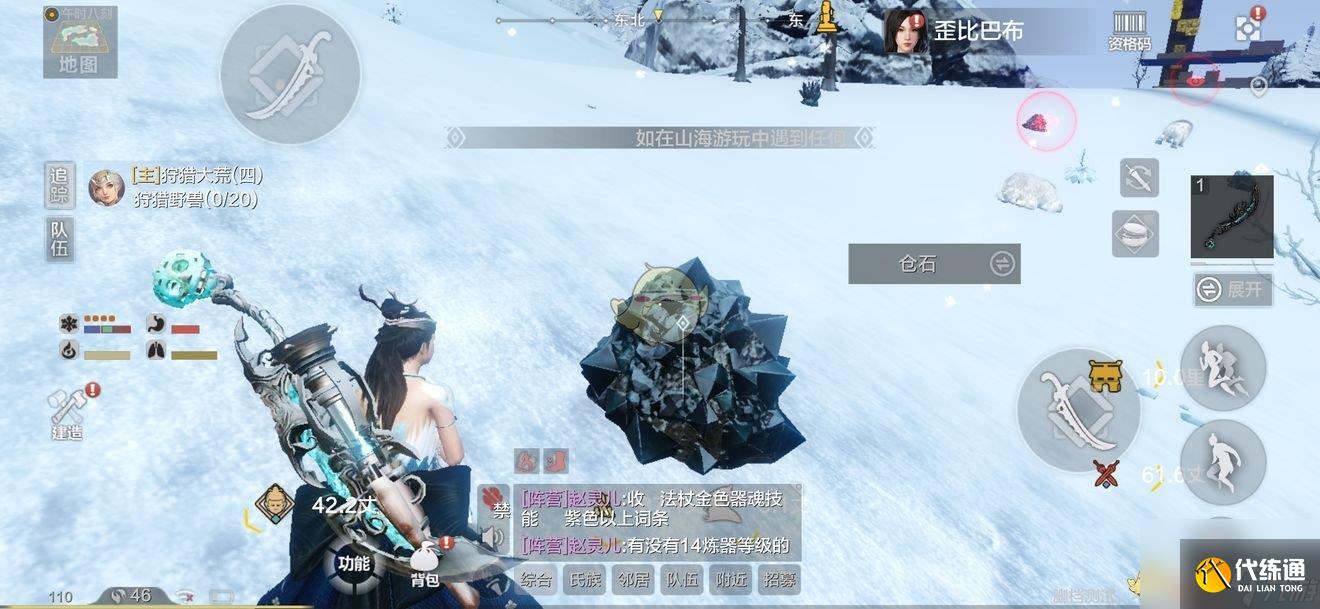Open the 狩猎大荒(四) main quest tracker
The width and height of the screenshot is (1320, 609).
point(196,176)
